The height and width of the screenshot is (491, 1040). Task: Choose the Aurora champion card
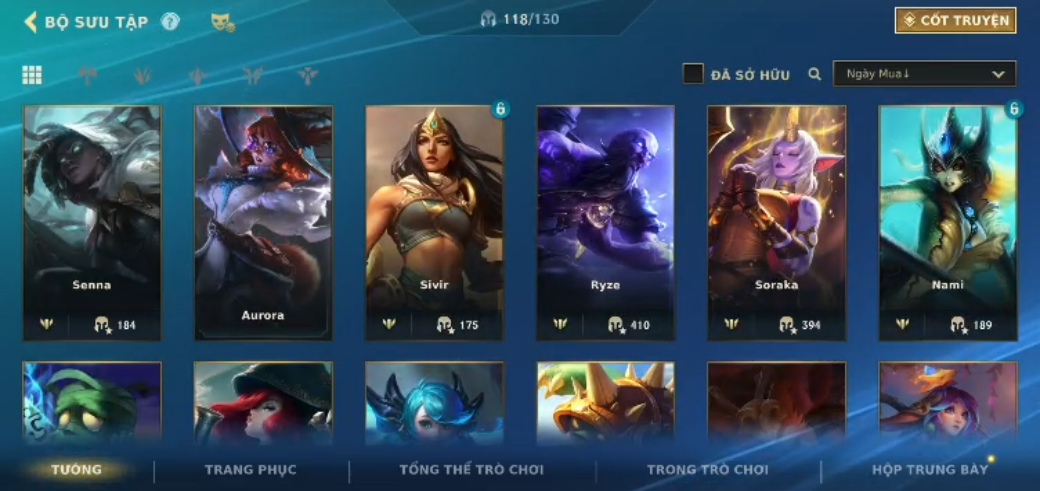pyautogui.click(x=263, y=222)
